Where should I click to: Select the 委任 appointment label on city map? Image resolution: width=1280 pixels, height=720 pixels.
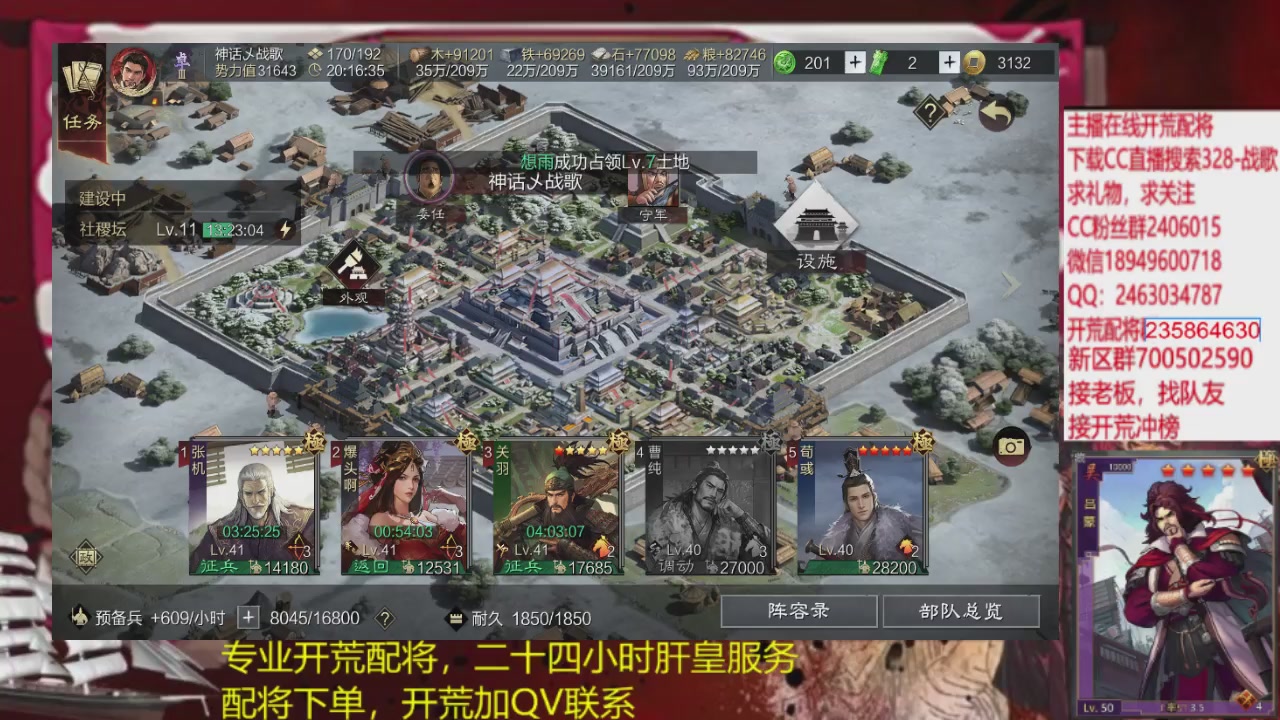(430, 212)
